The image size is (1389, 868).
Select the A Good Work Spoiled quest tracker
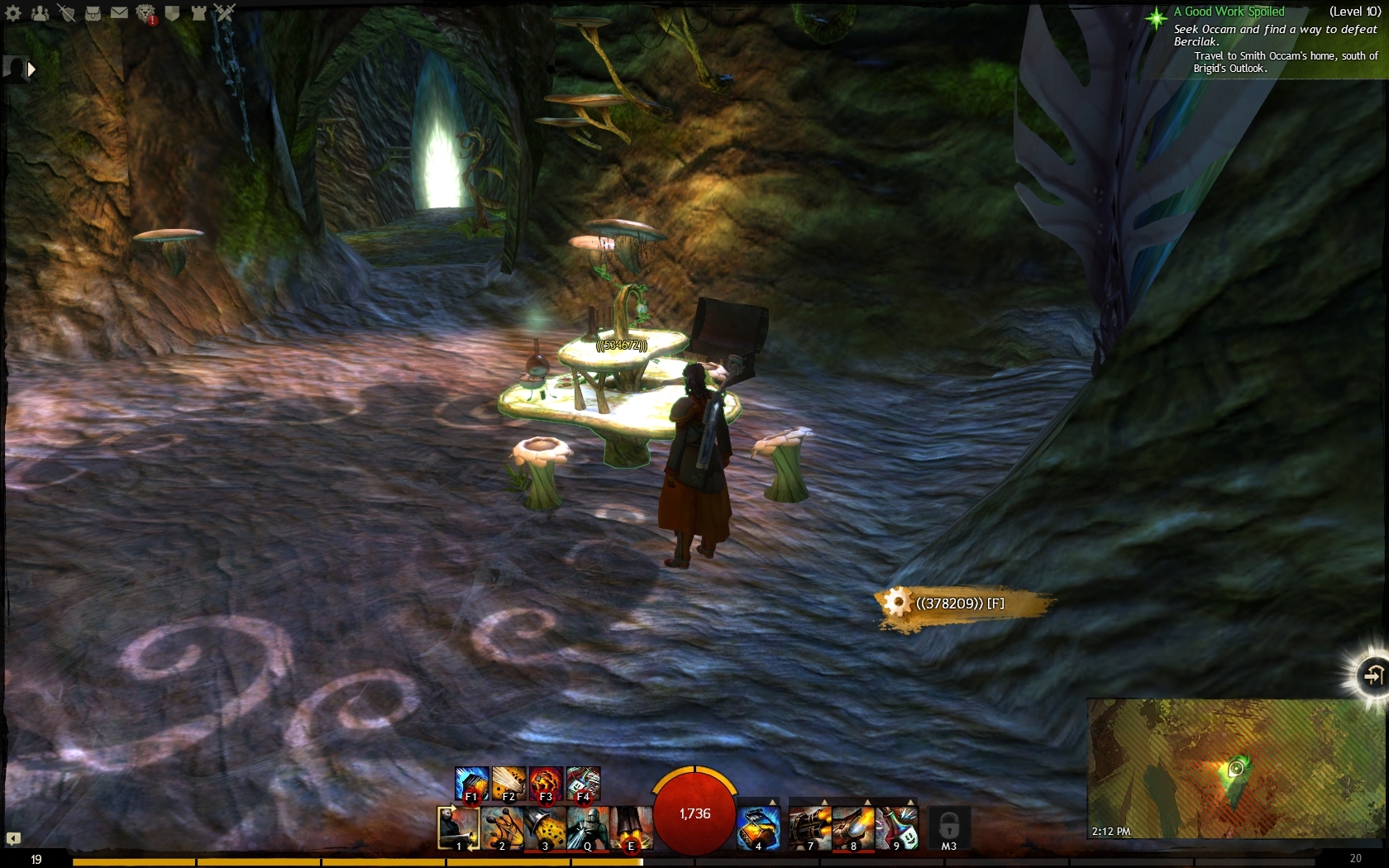[1234, 12]
